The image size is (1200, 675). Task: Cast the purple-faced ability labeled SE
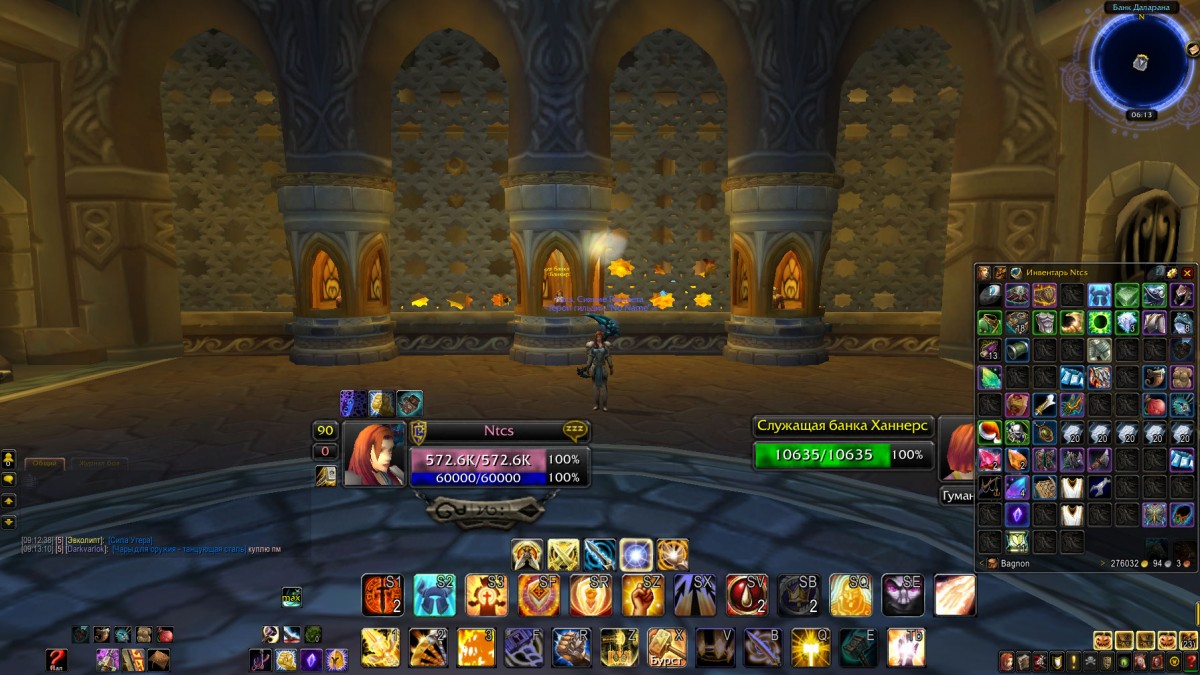point(902,595)
